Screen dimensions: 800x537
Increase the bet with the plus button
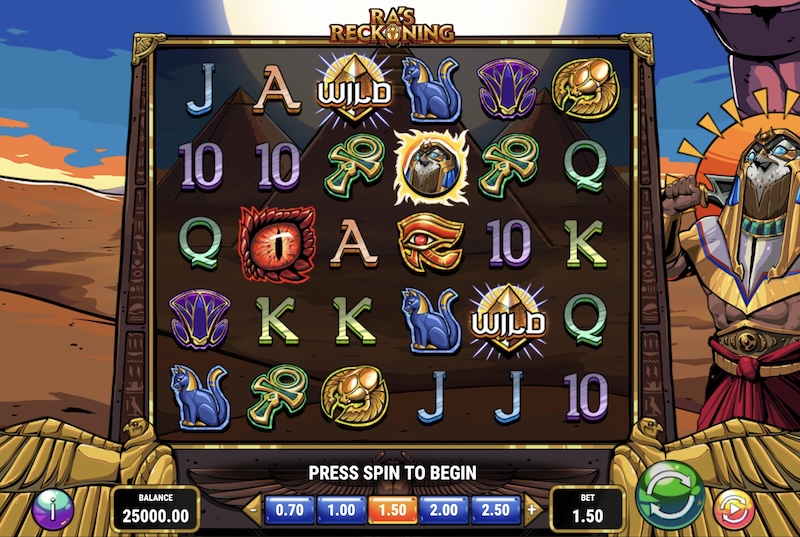click(x=532, y=509)
